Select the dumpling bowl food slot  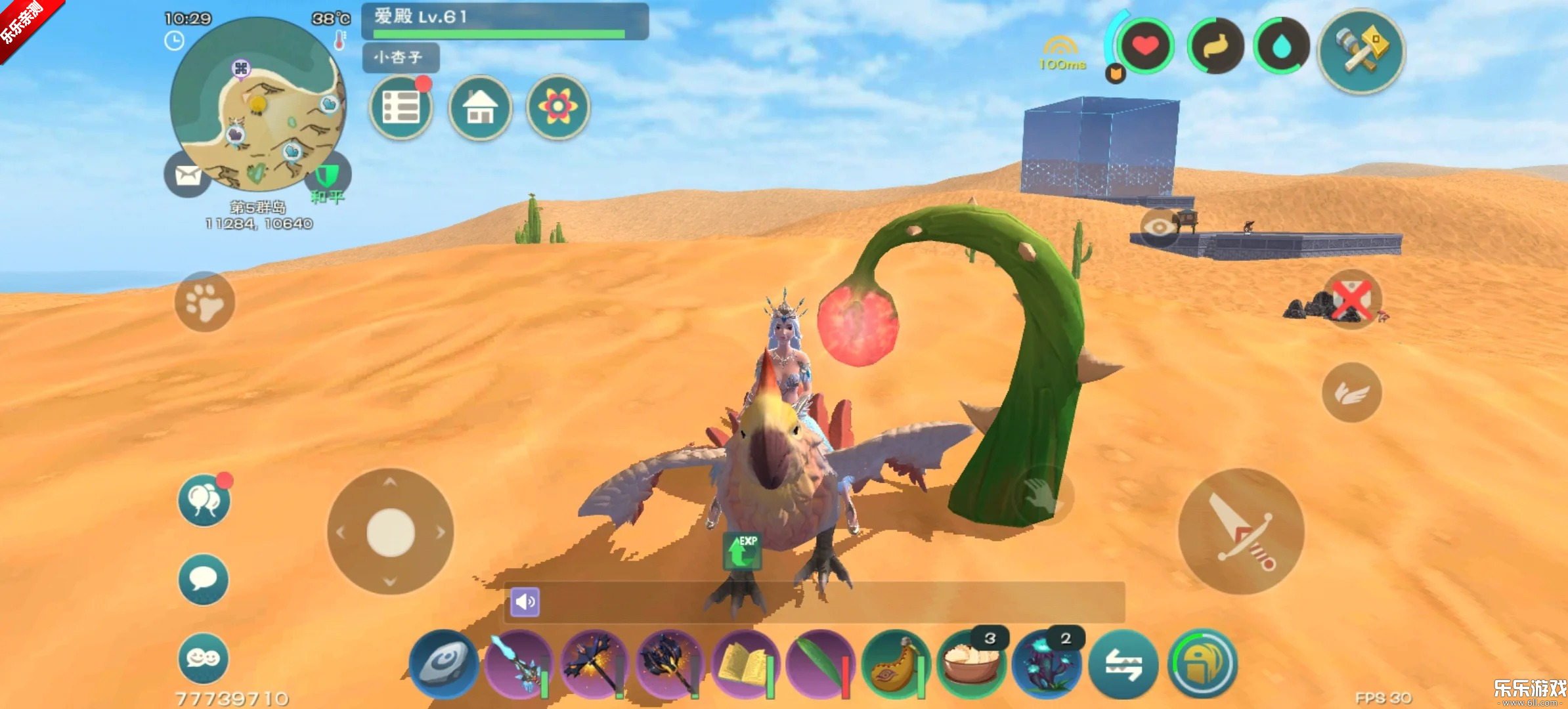pyautogui.click(x=971, y=664)
